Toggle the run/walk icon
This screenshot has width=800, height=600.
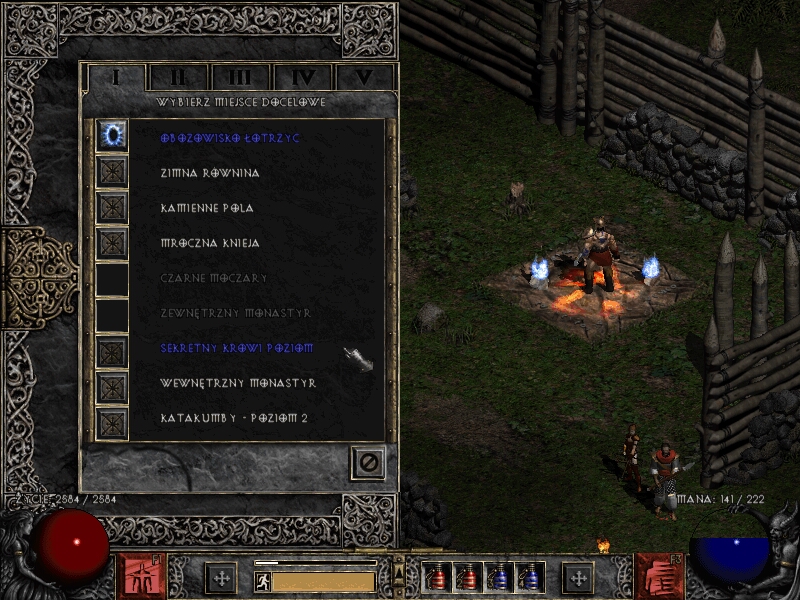pyautogui.click(x=261, y=580)
